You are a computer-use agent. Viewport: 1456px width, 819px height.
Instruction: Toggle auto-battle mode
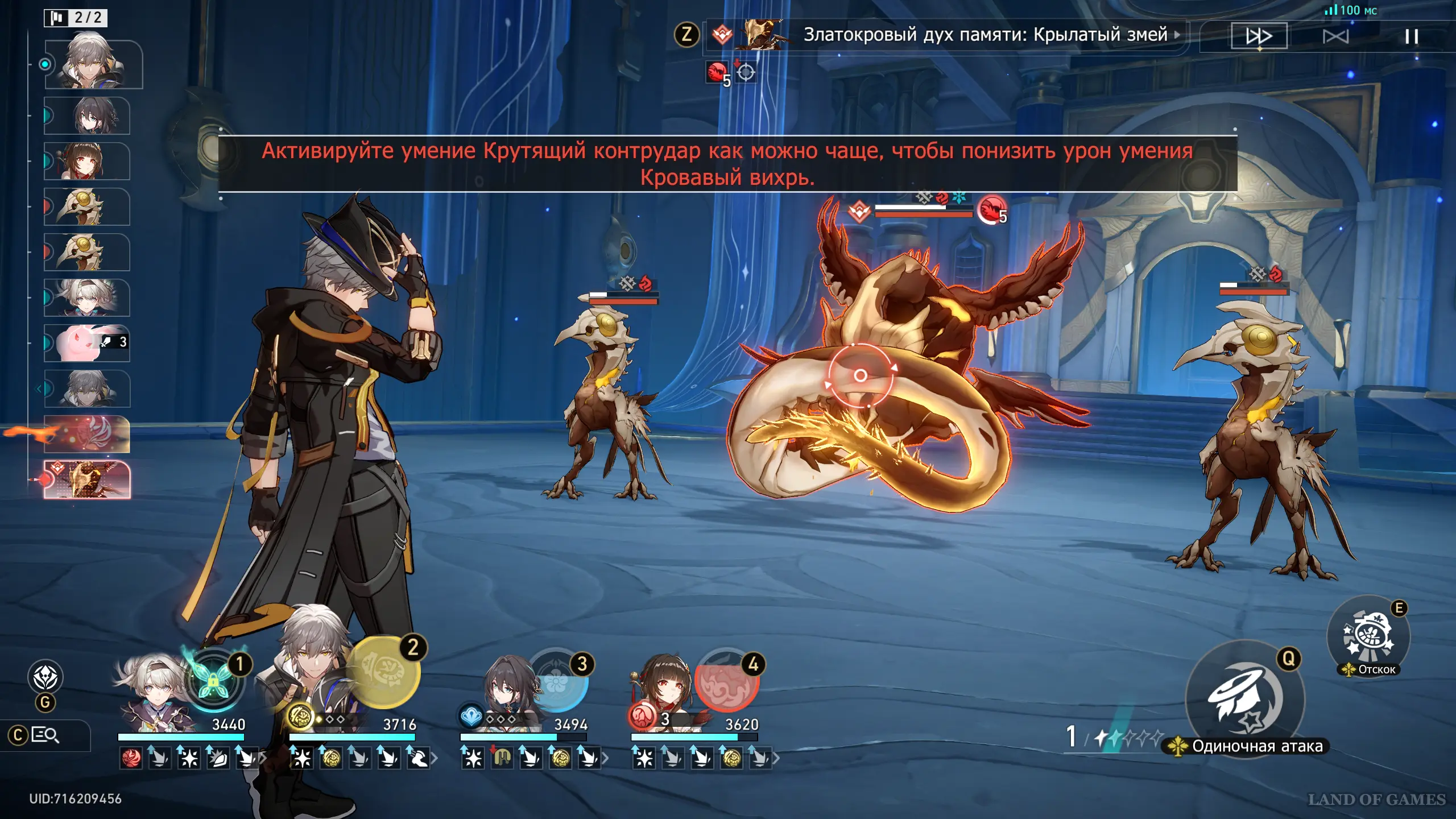1335,37
